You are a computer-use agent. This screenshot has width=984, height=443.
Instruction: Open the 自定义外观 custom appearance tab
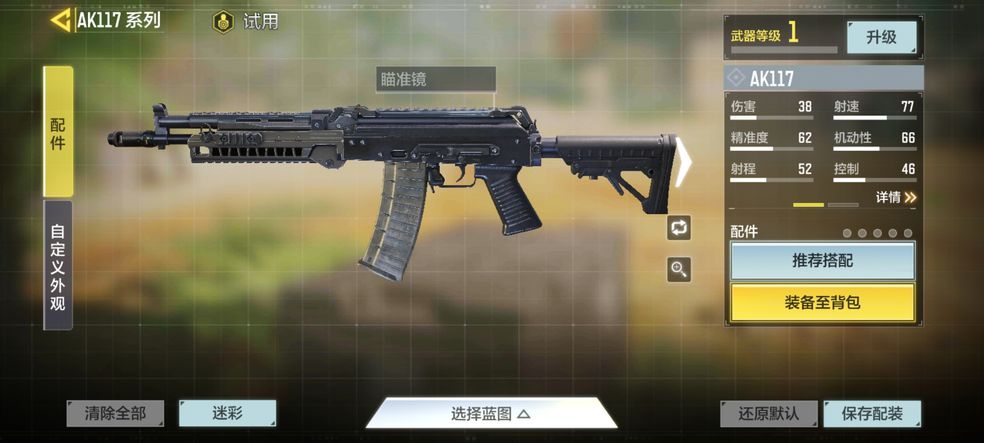(58, 265)
